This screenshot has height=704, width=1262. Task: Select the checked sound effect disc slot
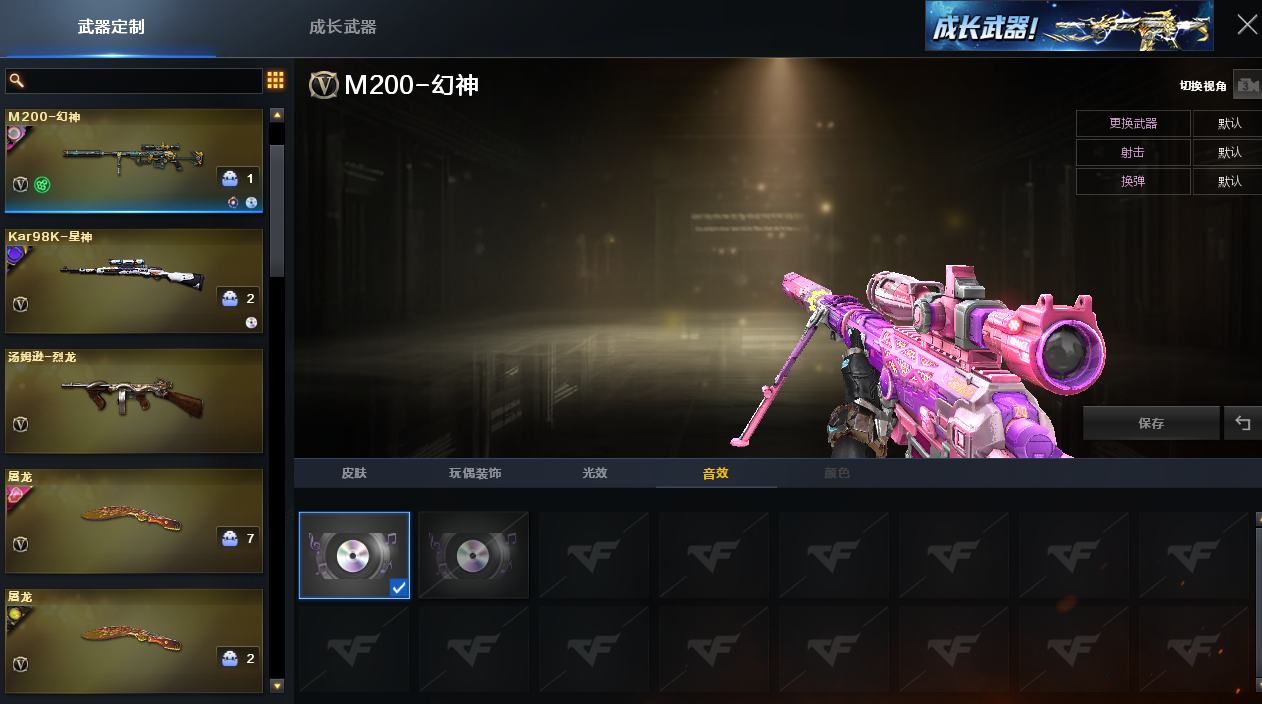click(x=354, y=555)
